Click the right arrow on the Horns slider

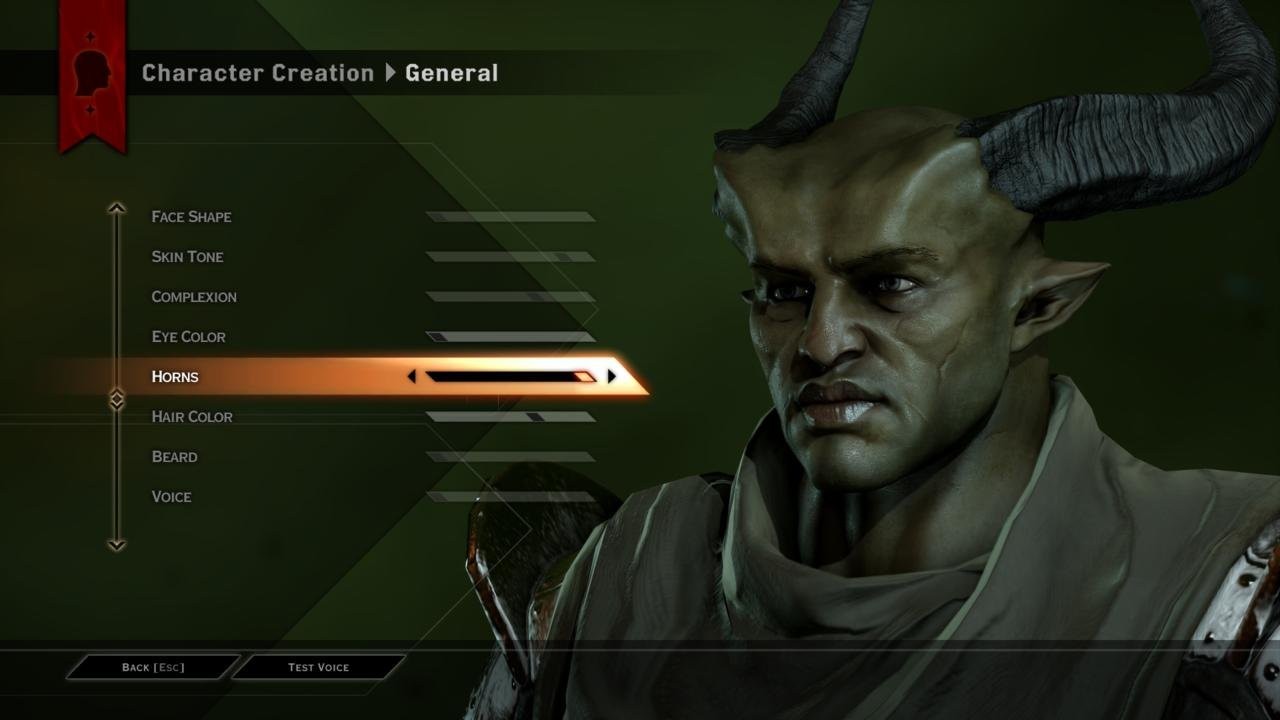pyautogui.click(x=612, y=376)
